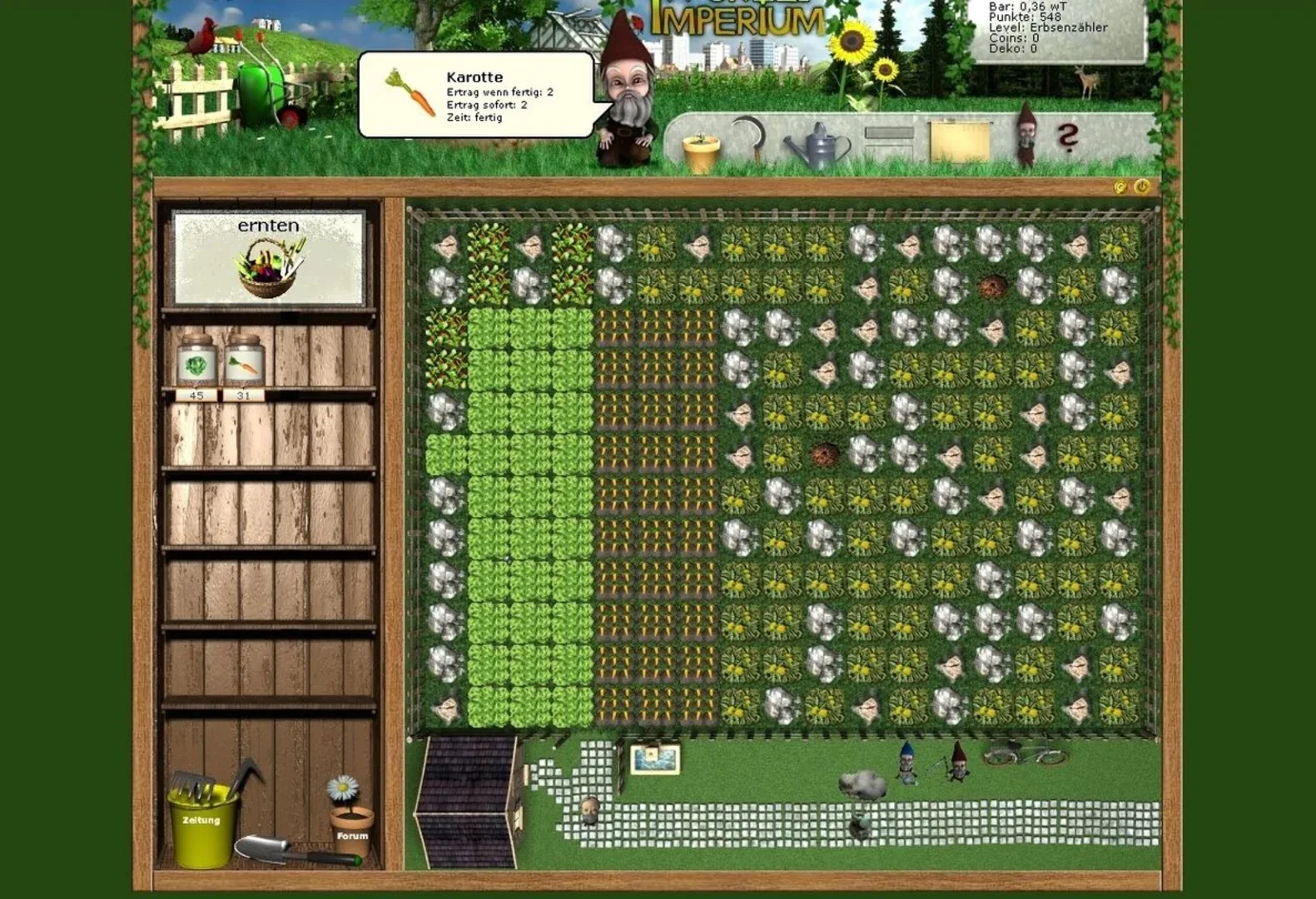This screenshot has width=1316, height=899.
Task: Click a gnome walking on the garden path
Action: click(x=908, y=762)
